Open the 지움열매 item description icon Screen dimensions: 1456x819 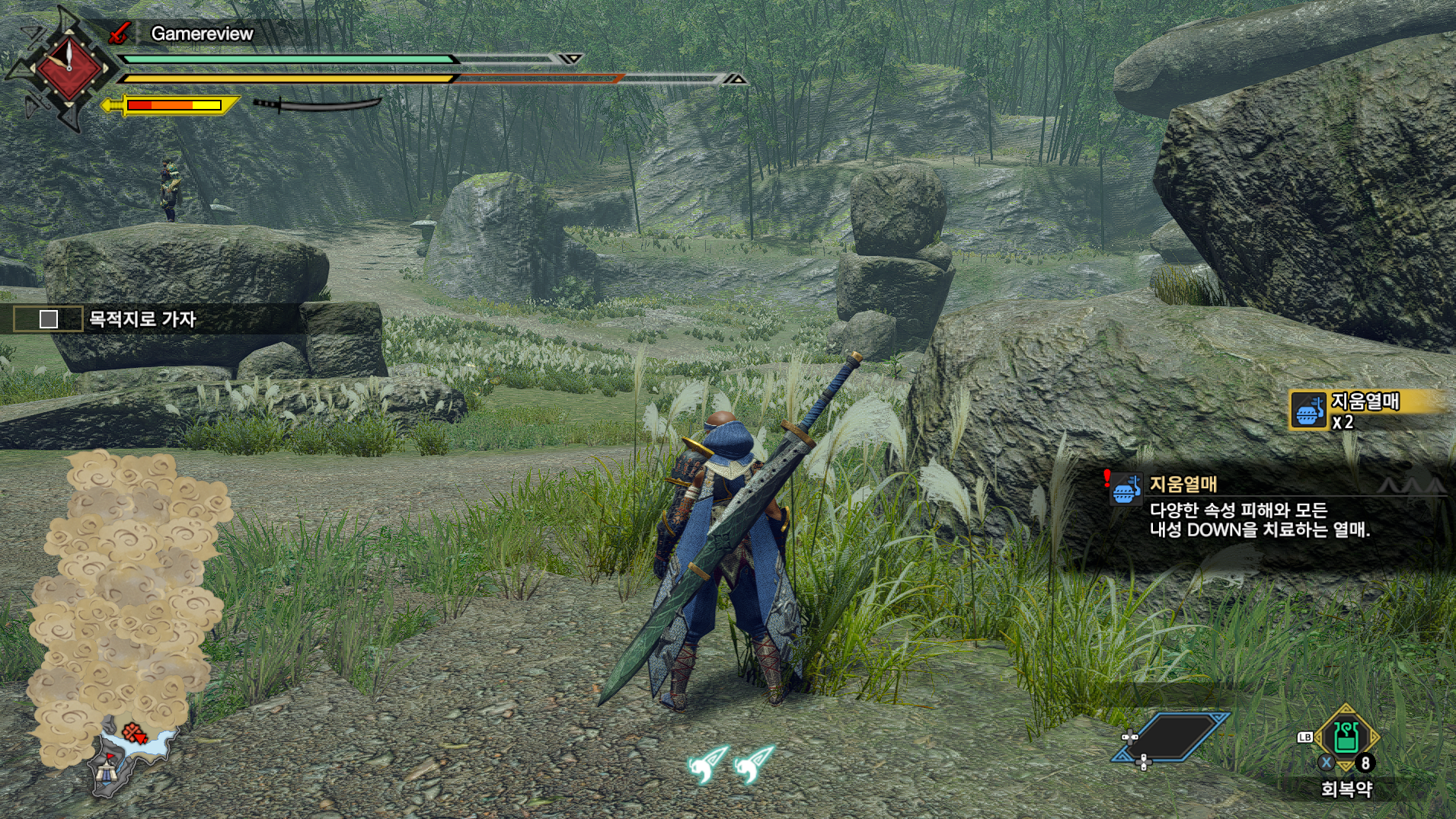click(x=1126, y=488)
